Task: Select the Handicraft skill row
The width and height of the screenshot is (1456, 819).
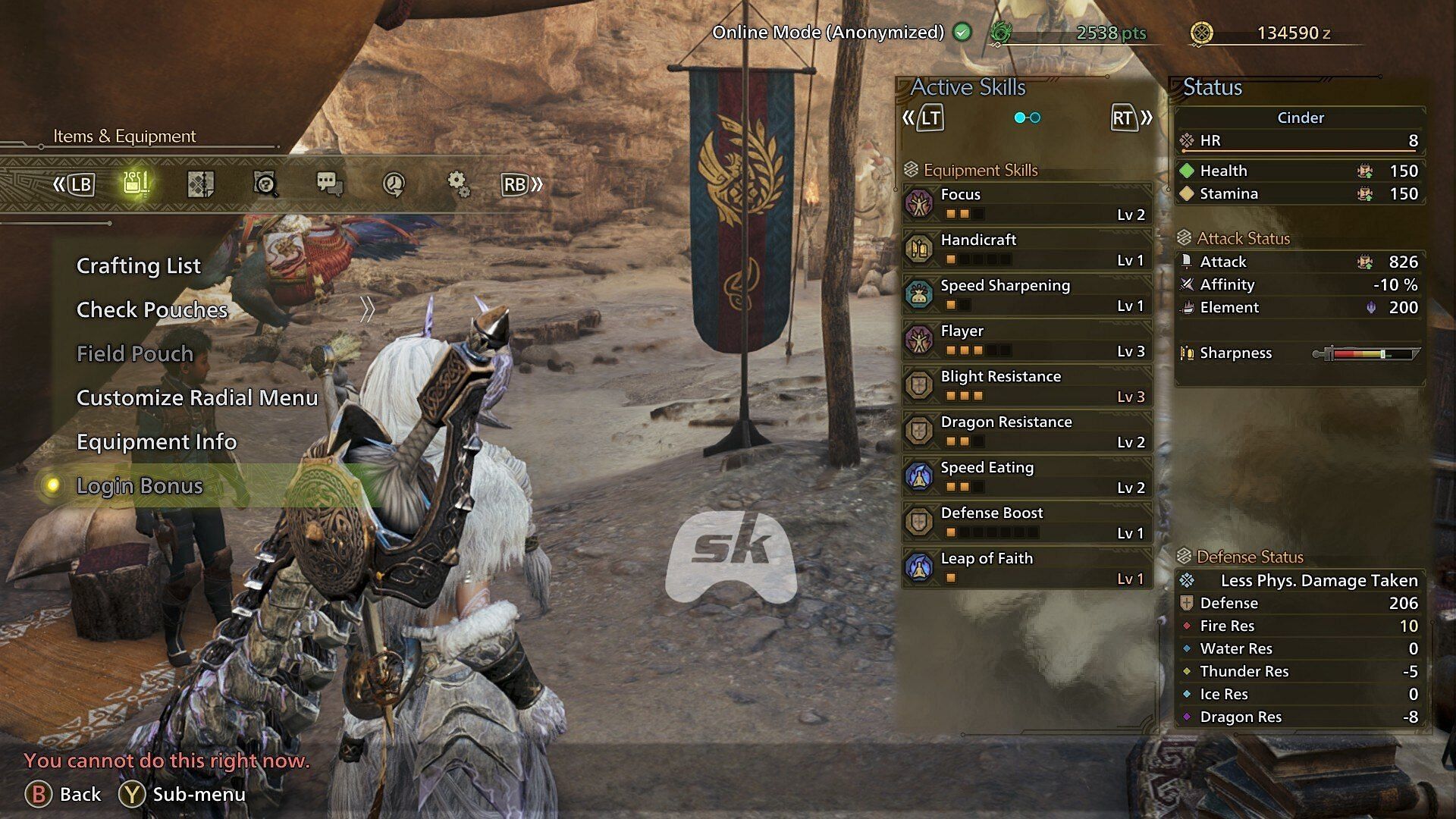Action: pyautogui.click(x=1027, y=249)
